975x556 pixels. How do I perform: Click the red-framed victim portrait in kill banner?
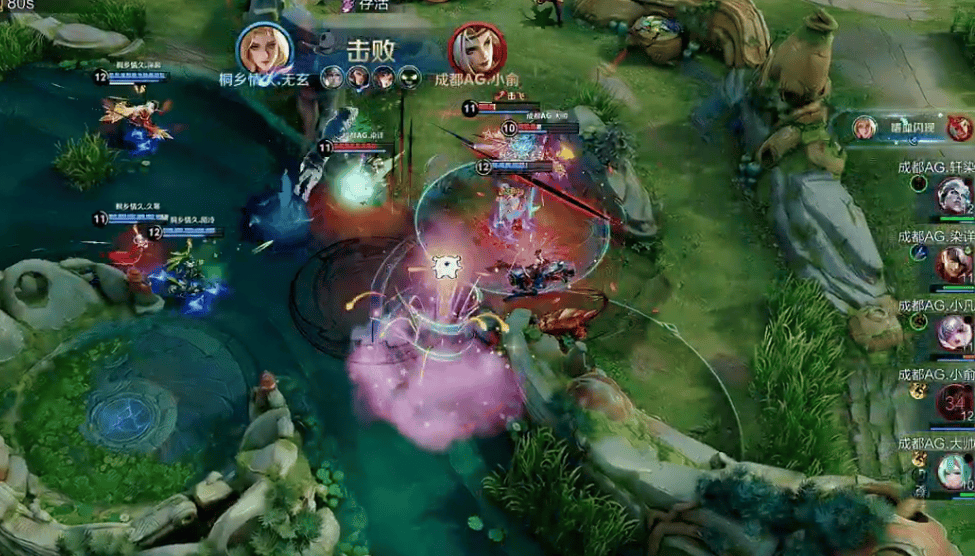(x=476, y=49)
